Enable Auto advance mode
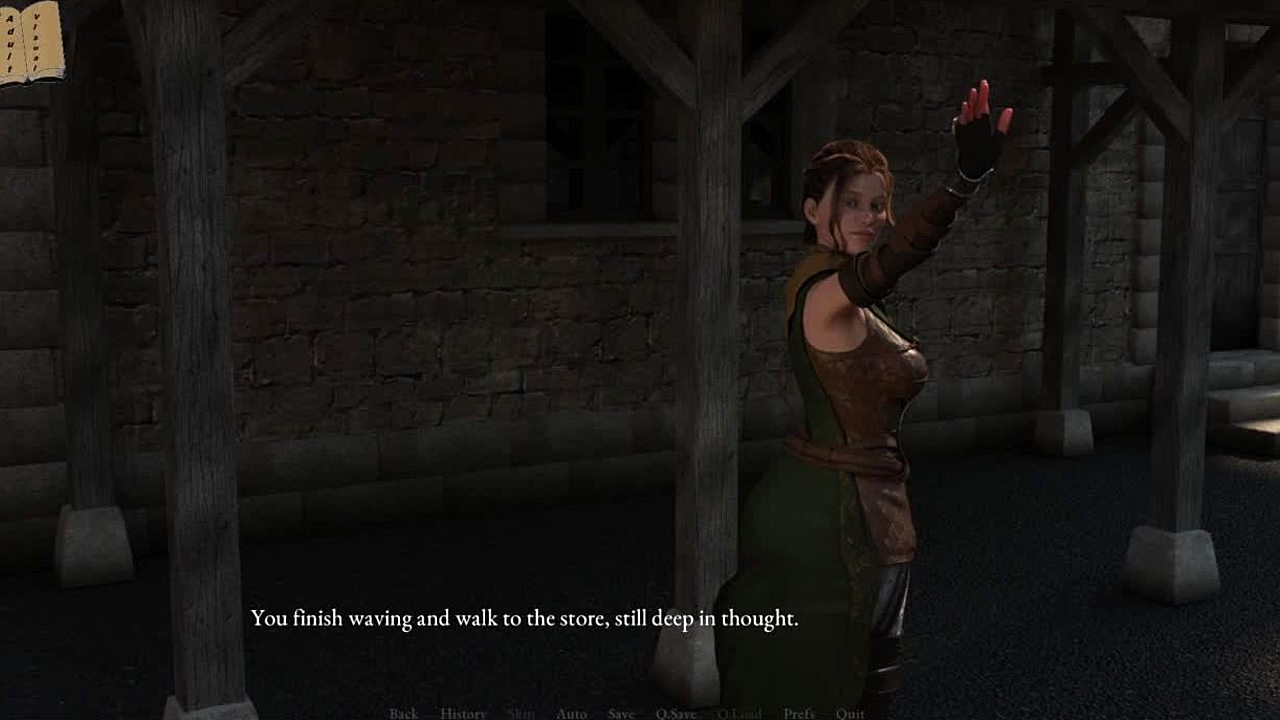Viewport: 1280px width, 720px height. (x=571, y=713)
